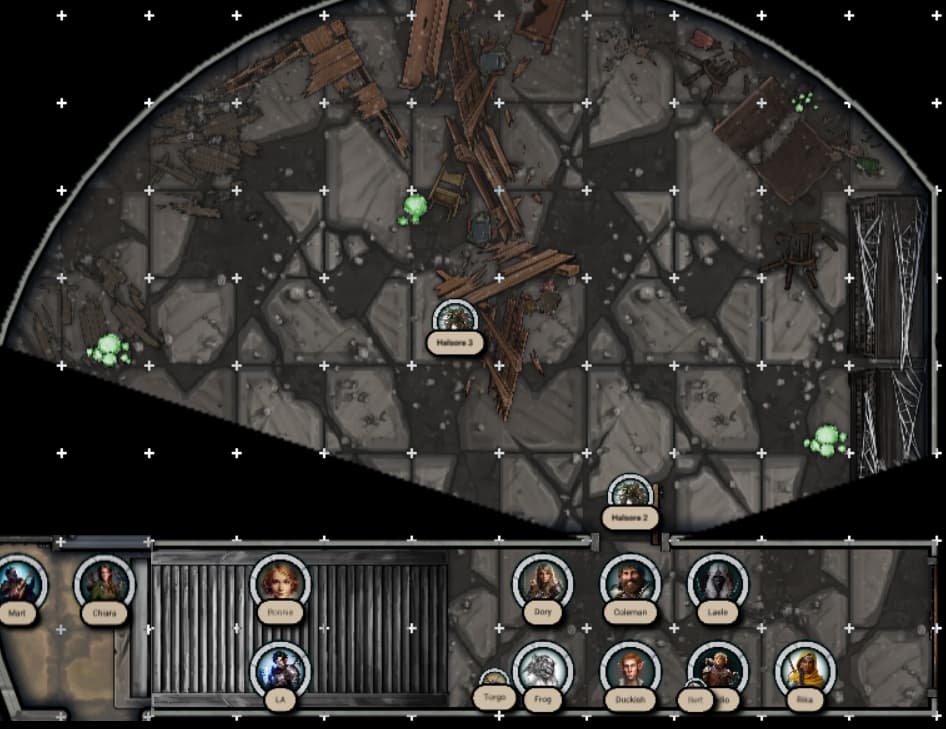Click Bonnie's token on the grate
Image resolution: width=946 pixels, height=729 pixels.
click(x=280, y=582)
